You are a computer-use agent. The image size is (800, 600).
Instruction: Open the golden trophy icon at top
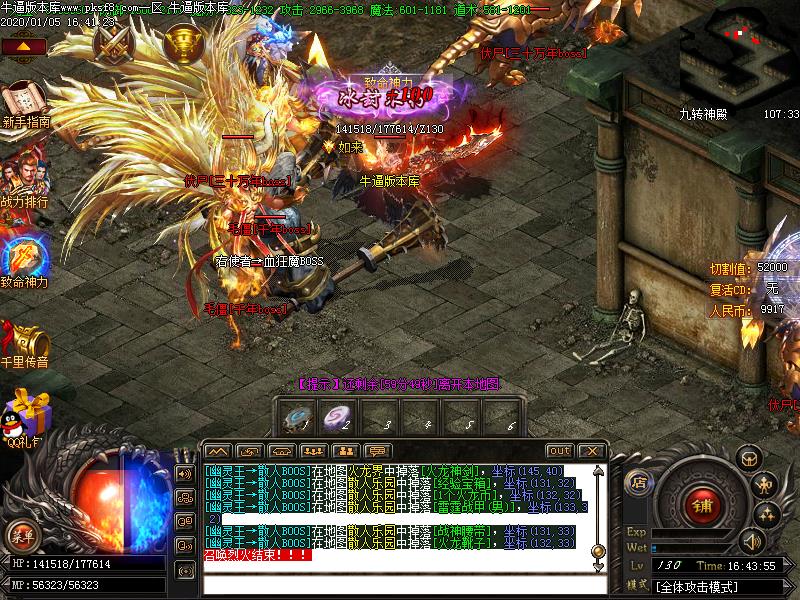[183, 42]
